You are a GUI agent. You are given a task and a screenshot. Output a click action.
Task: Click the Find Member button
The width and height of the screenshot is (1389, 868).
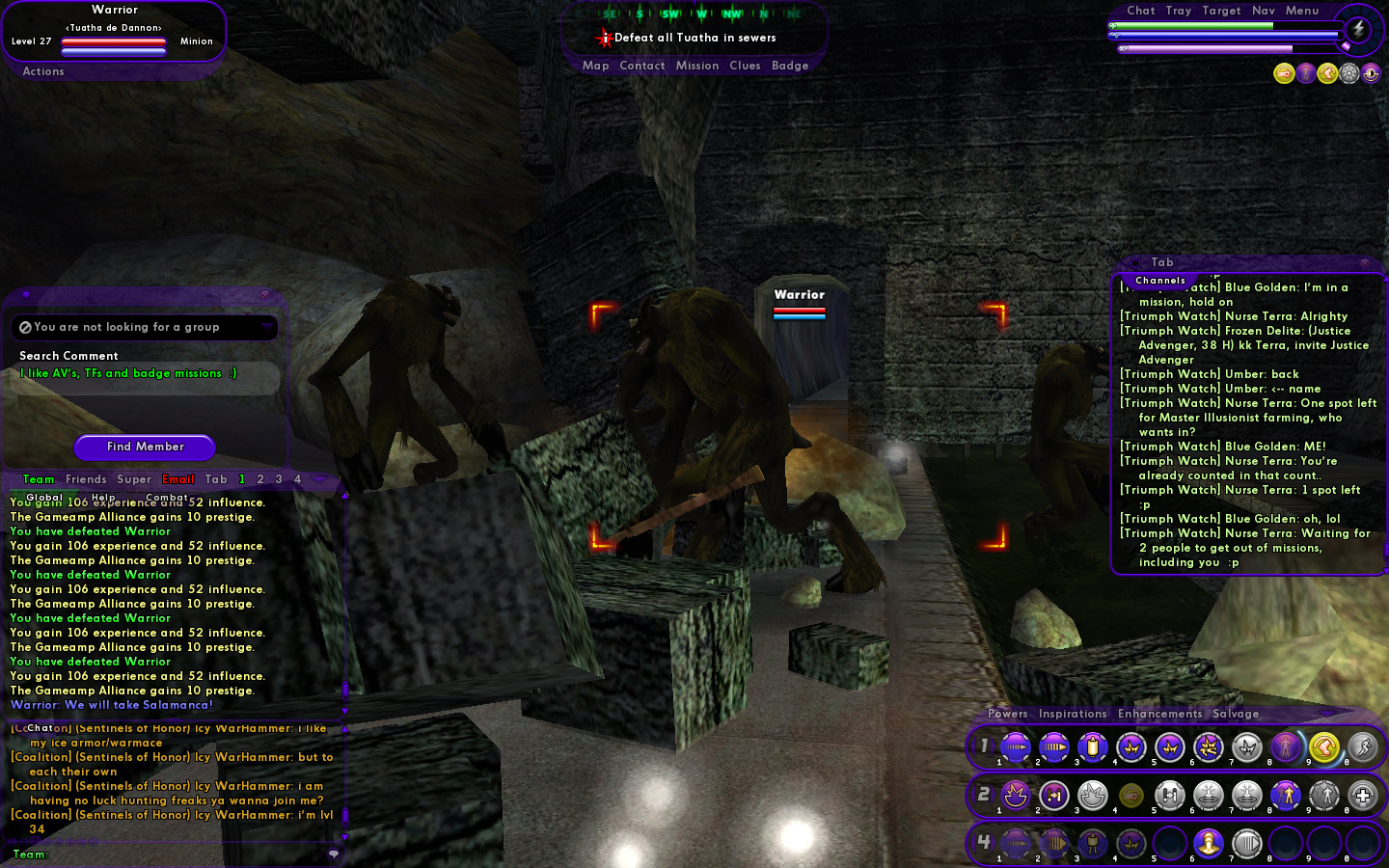[145, 447]
